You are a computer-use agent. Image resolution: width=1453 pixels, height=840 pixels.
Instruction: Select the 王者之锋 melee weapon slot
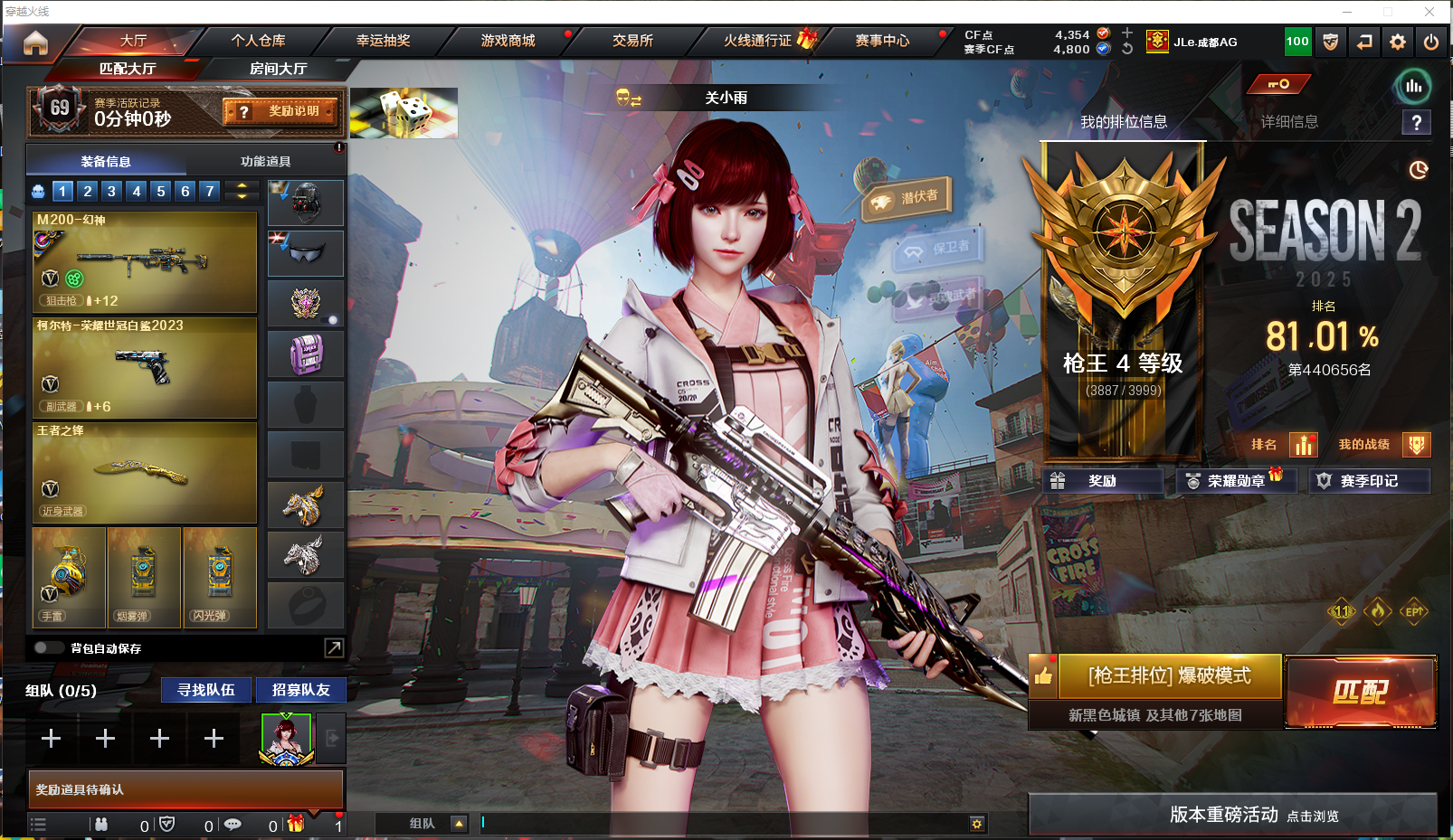145,472
